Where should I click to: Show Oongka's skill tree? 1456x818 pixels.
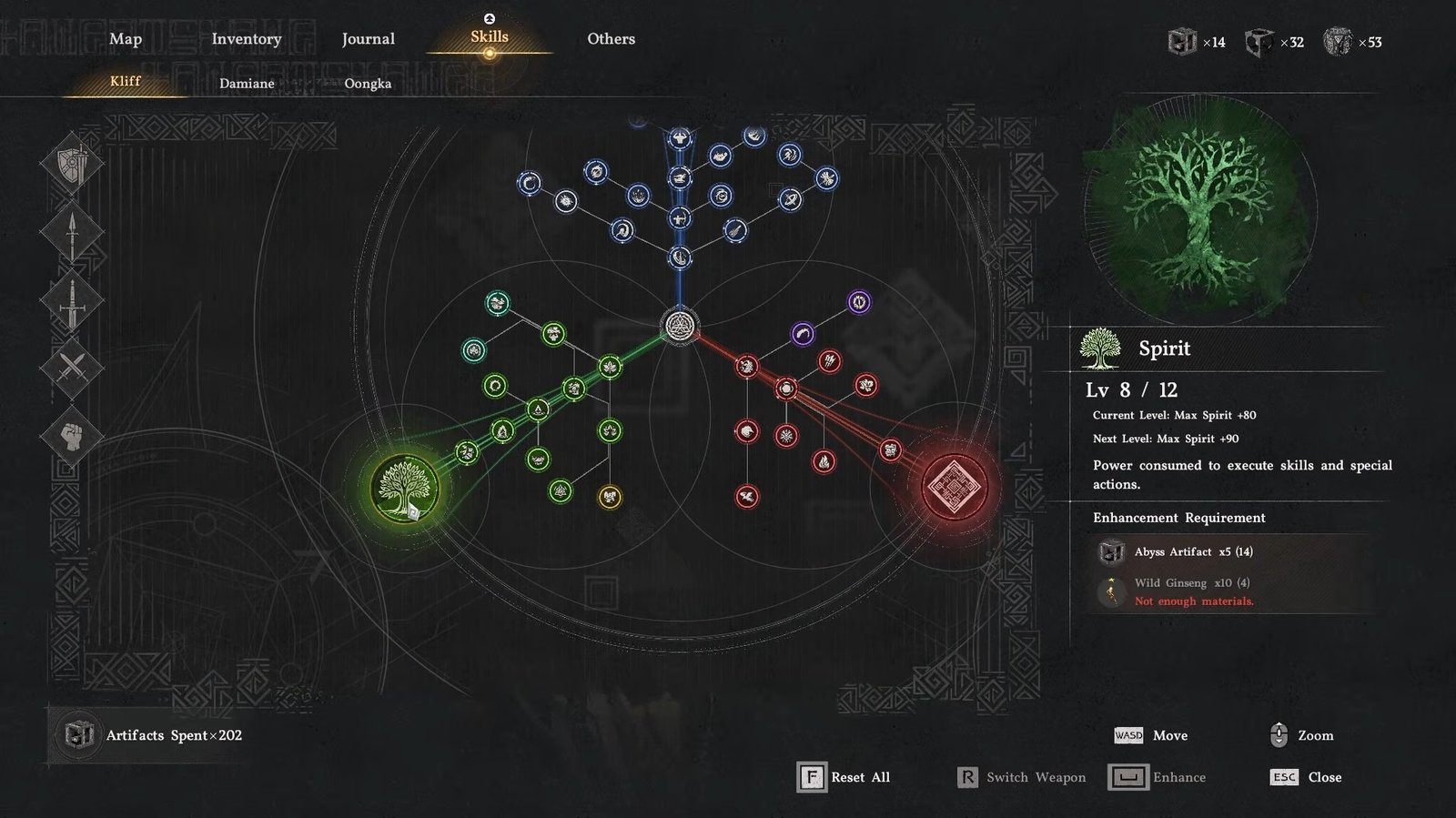pos(368,84)
